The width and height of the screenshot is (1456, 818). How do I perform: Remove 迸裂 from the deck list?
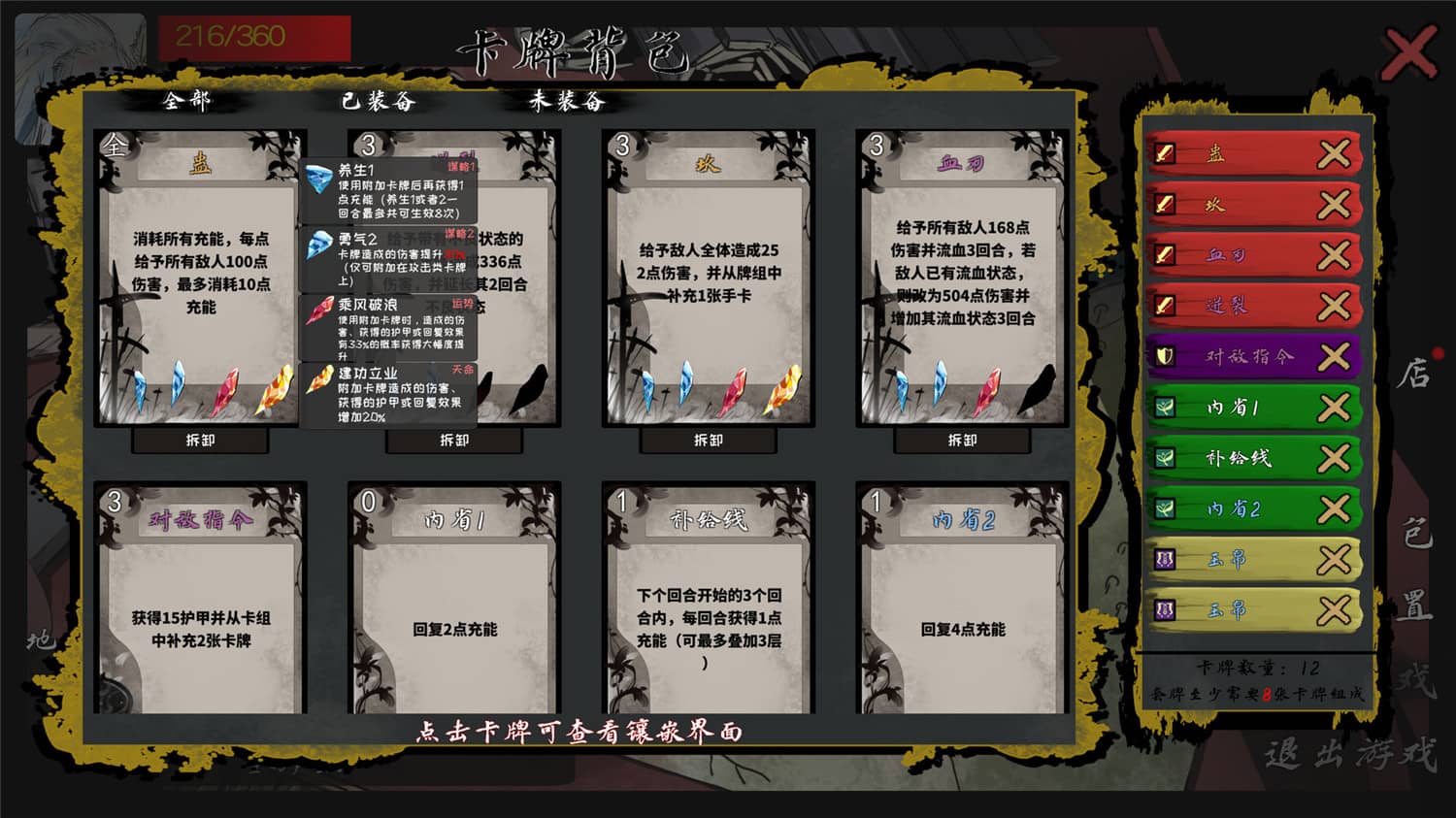point(1337,305)
